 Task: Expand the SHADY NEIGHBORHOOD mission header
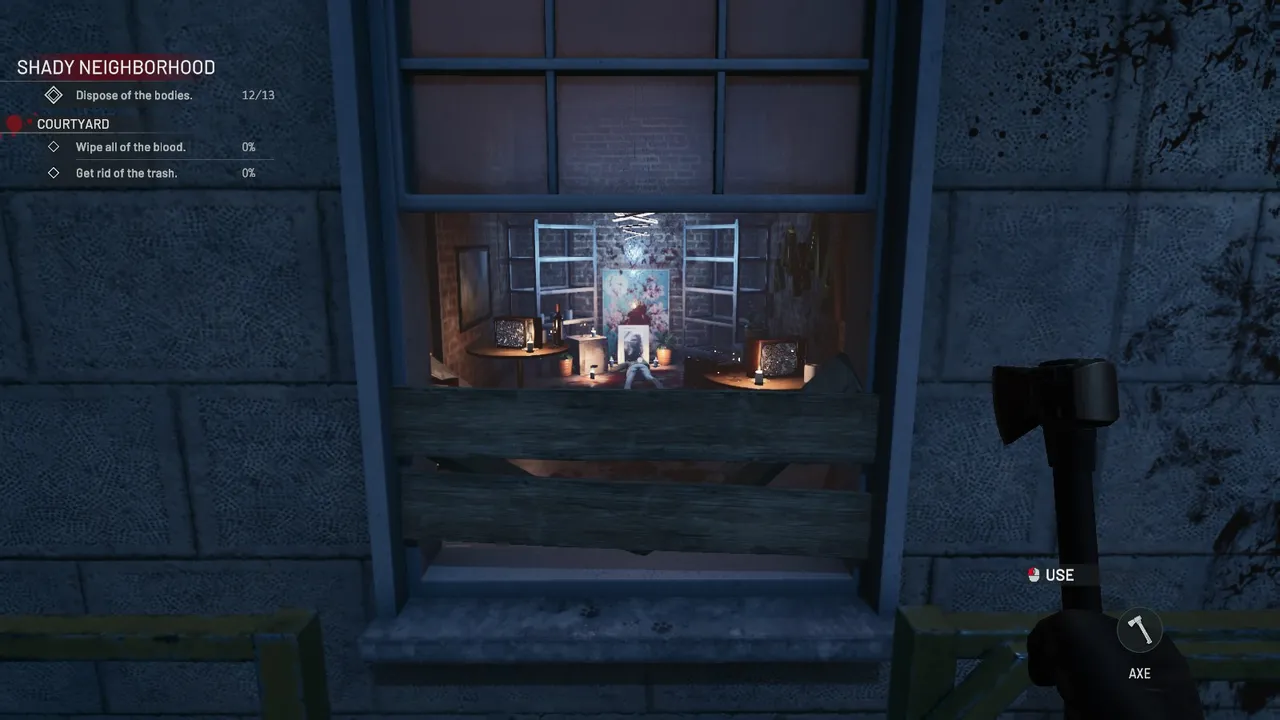coord(115,67)
